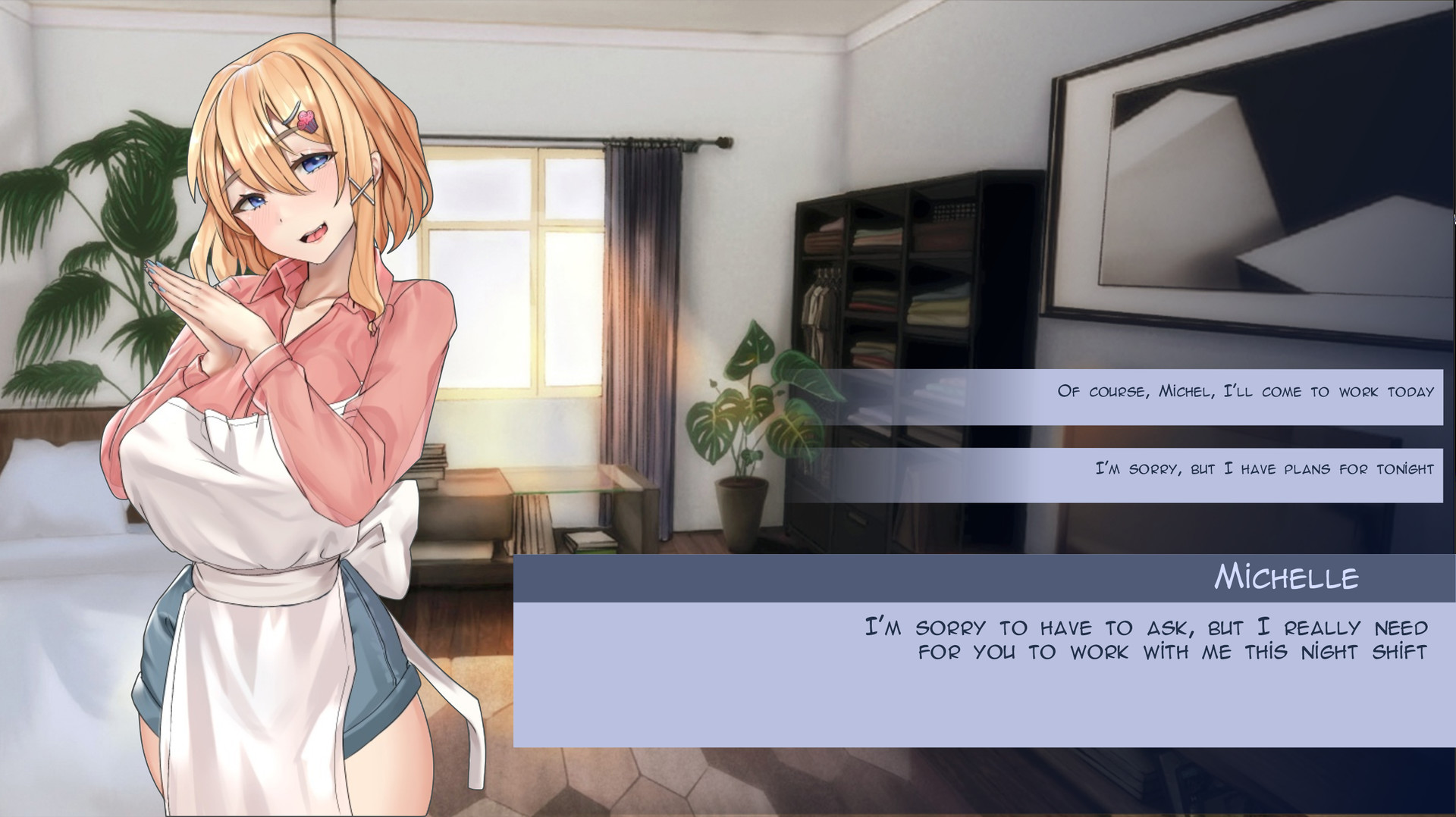Click the X-shaped hairpin
1456x817 pixels.
362,192
